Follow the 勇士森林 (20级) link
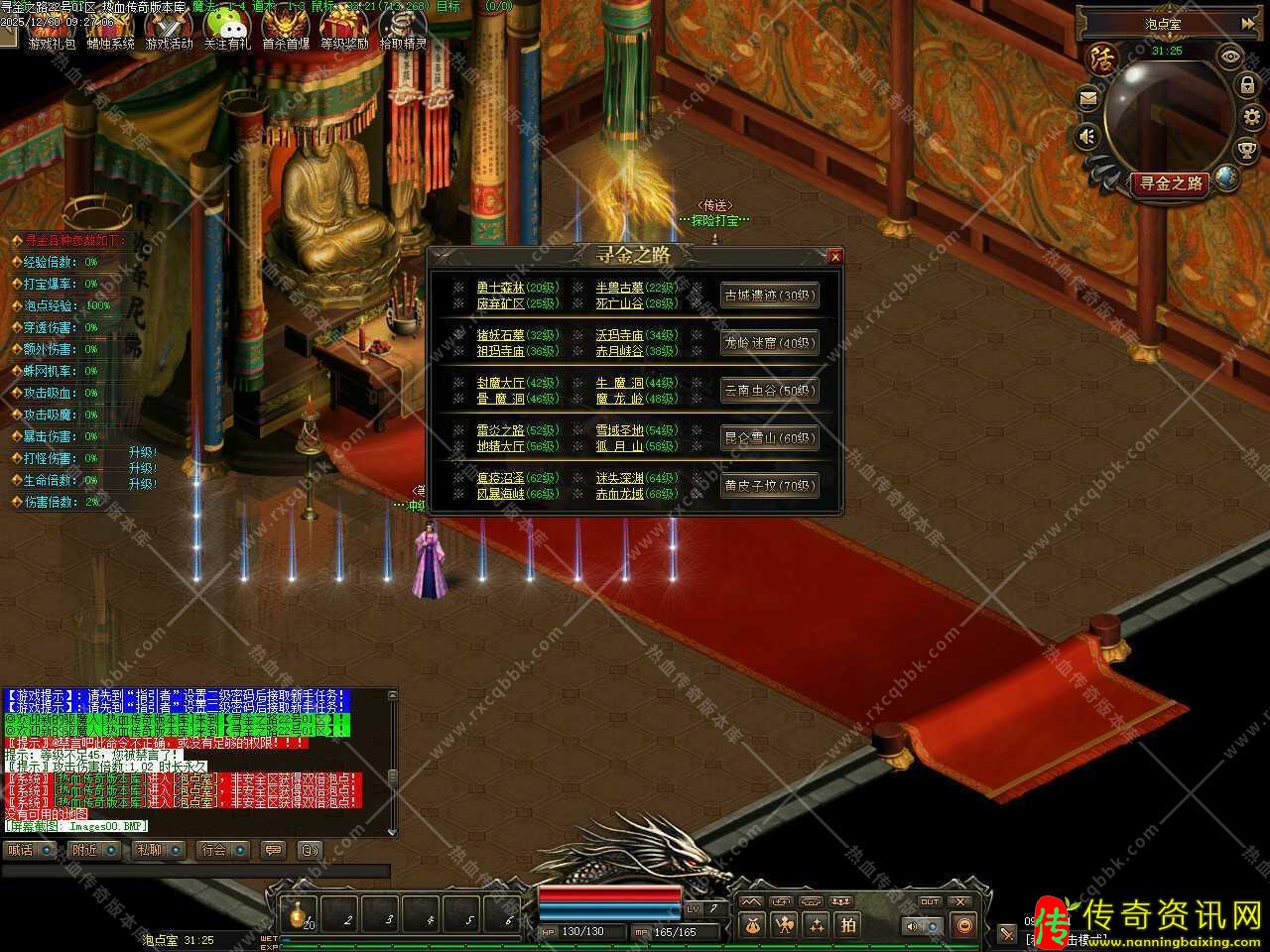The width and height of the screenshot is (1270, 952). click(517, 288)
